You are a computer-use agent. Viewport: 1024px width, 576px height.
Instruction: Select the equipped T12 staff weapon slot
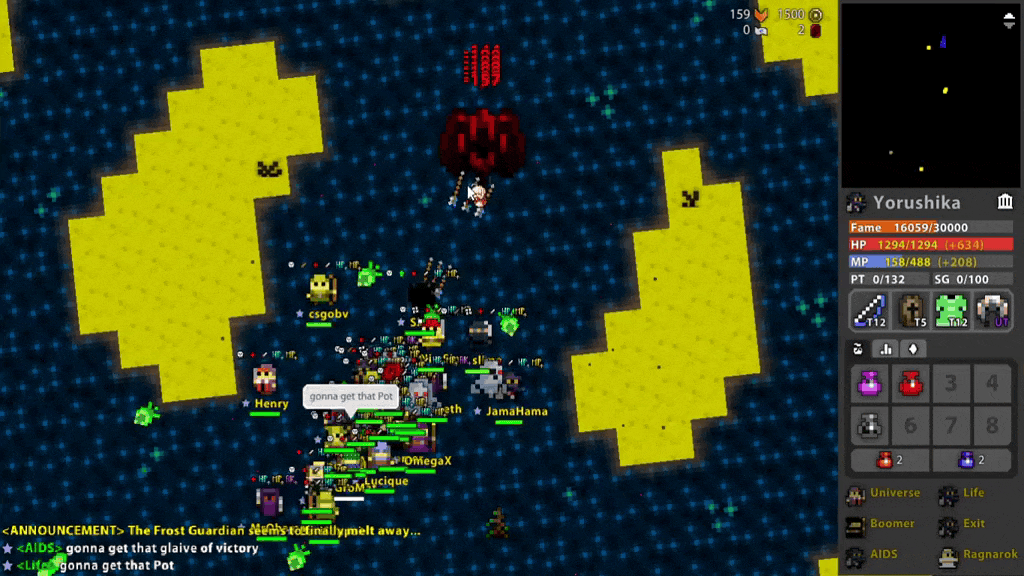pyautogui.click(x=869, y=310)
